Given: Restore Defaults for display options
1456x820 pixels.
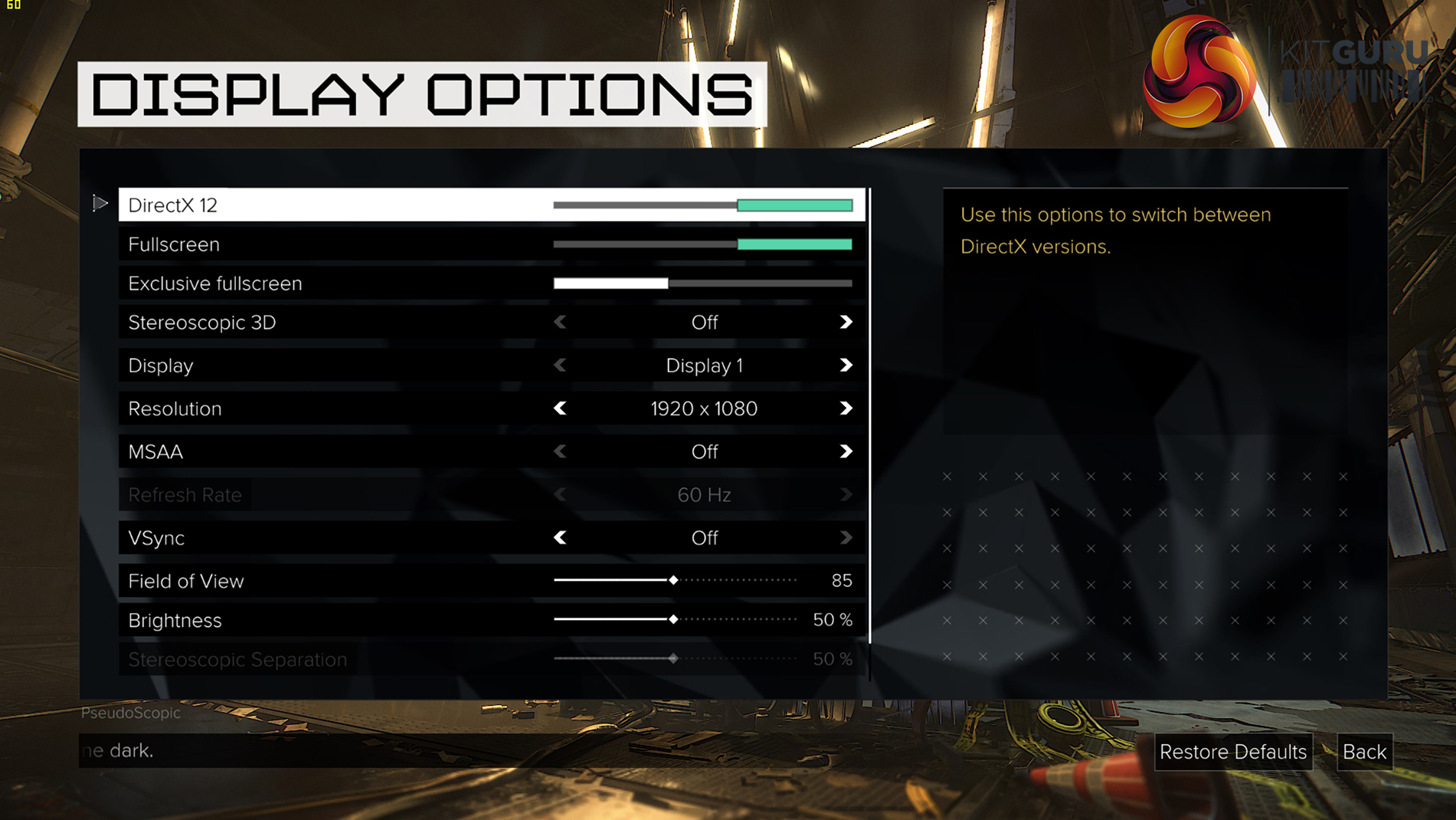Looking at the screenshot, I should tap(1232, 752).
